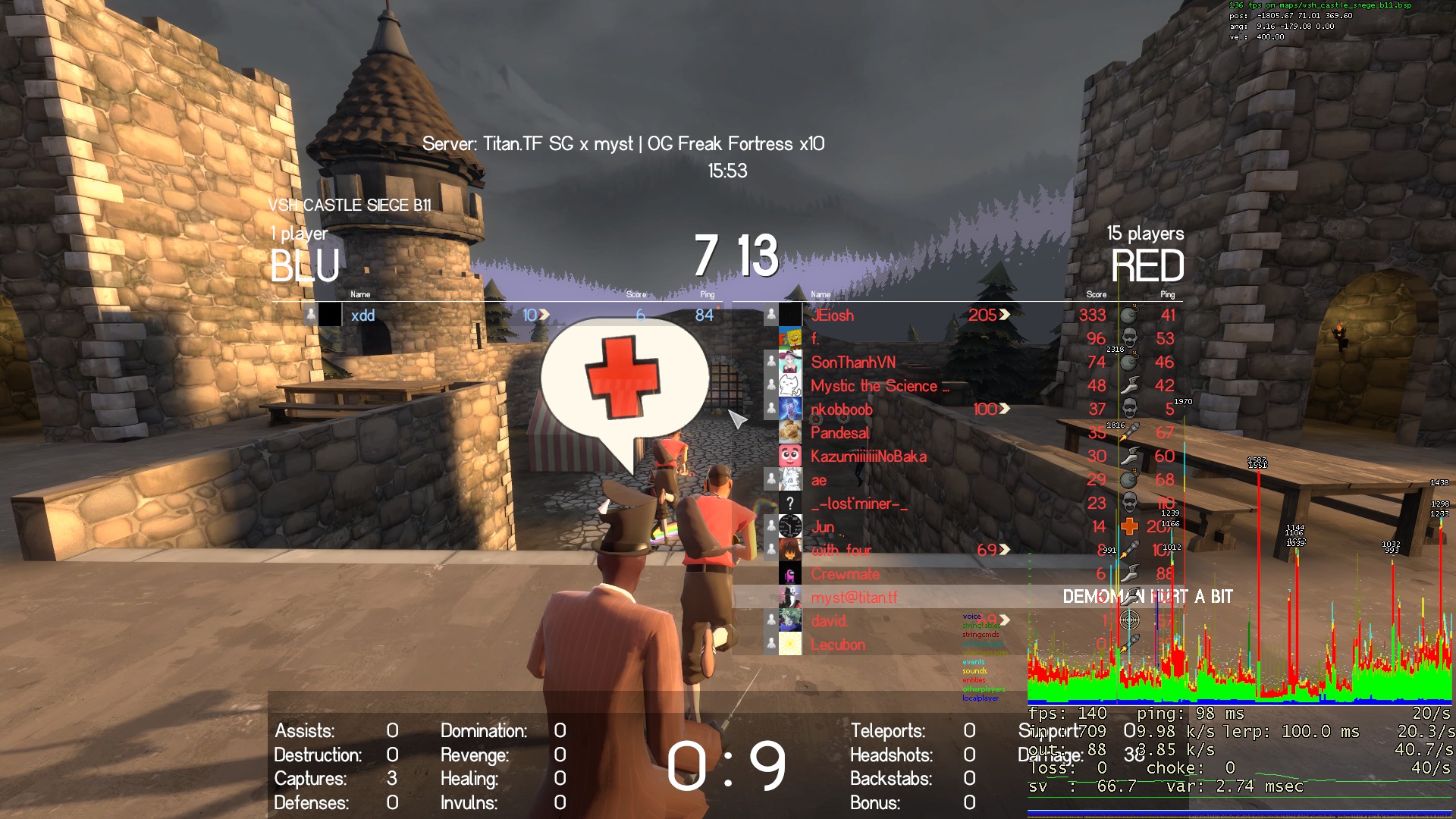Select the highlighted myst@titan.tf row
The image size is (1456, 819).
tap(853, 598)
